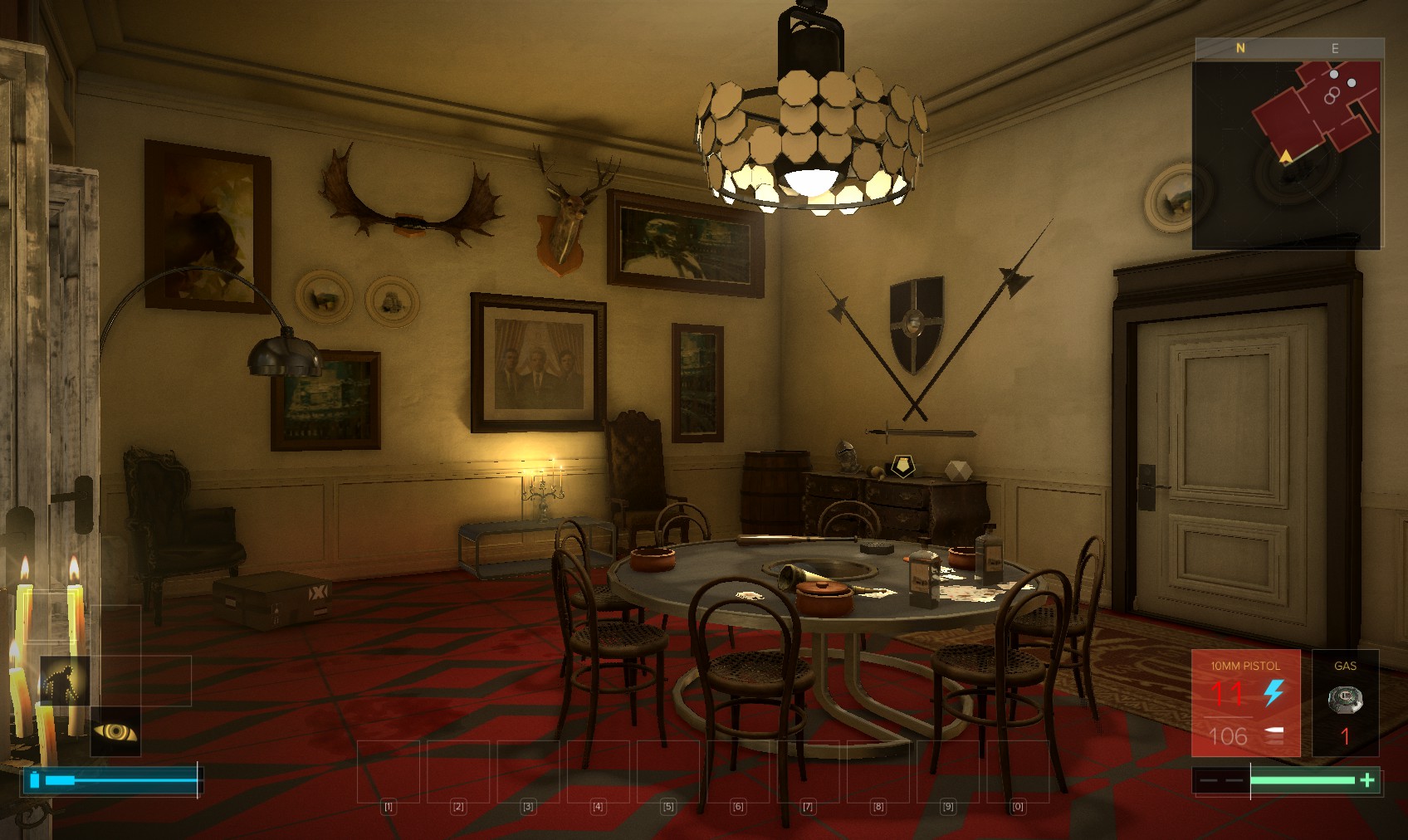Select the 10MM Pistol weapon panel
The width and height of the screenshot is (1408, 840).
pos(1245,702)
